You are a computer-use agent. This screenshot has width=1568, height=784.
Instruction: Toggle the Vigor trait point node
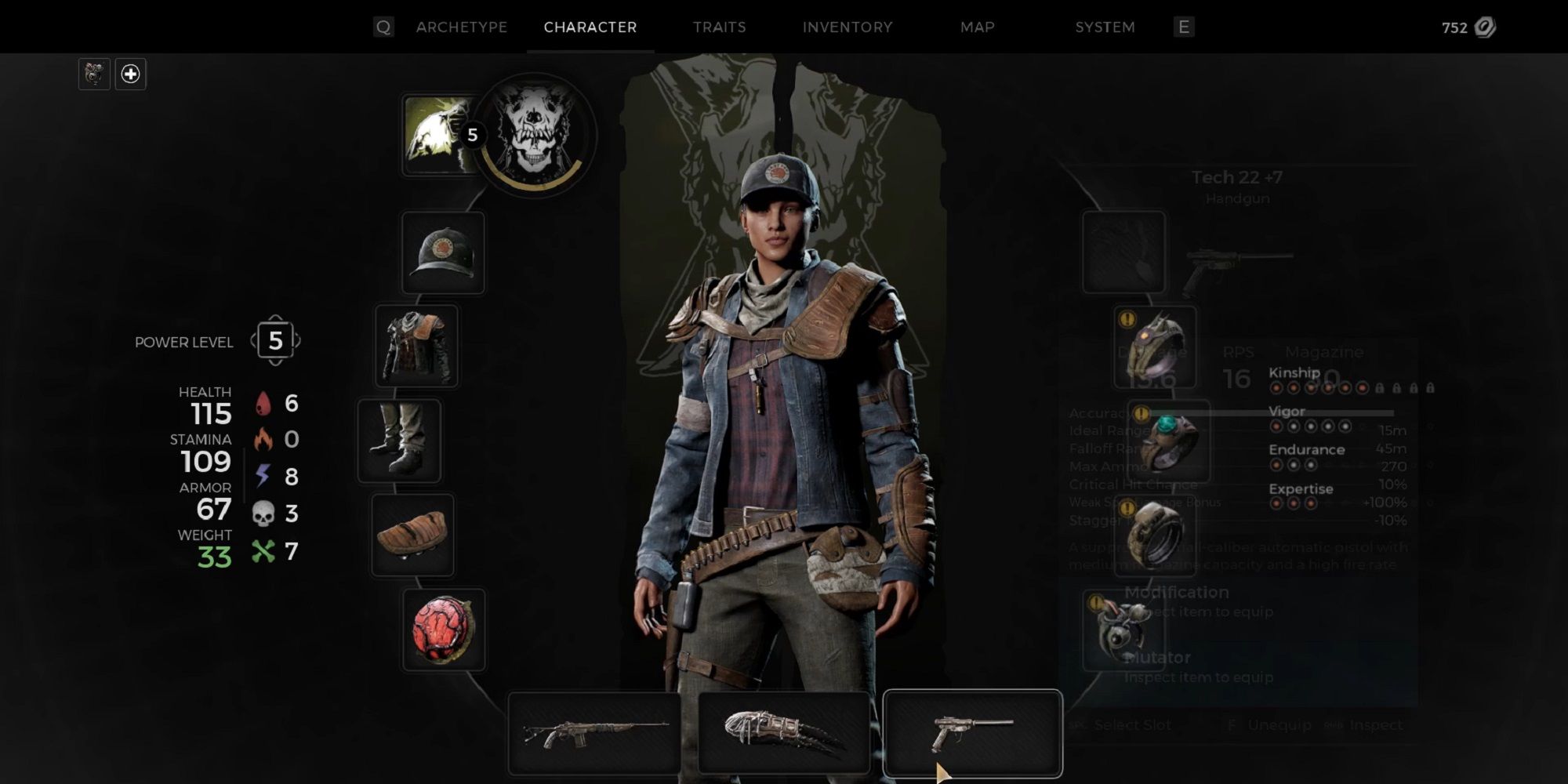pyautogui.click(x=1276, y=426)
